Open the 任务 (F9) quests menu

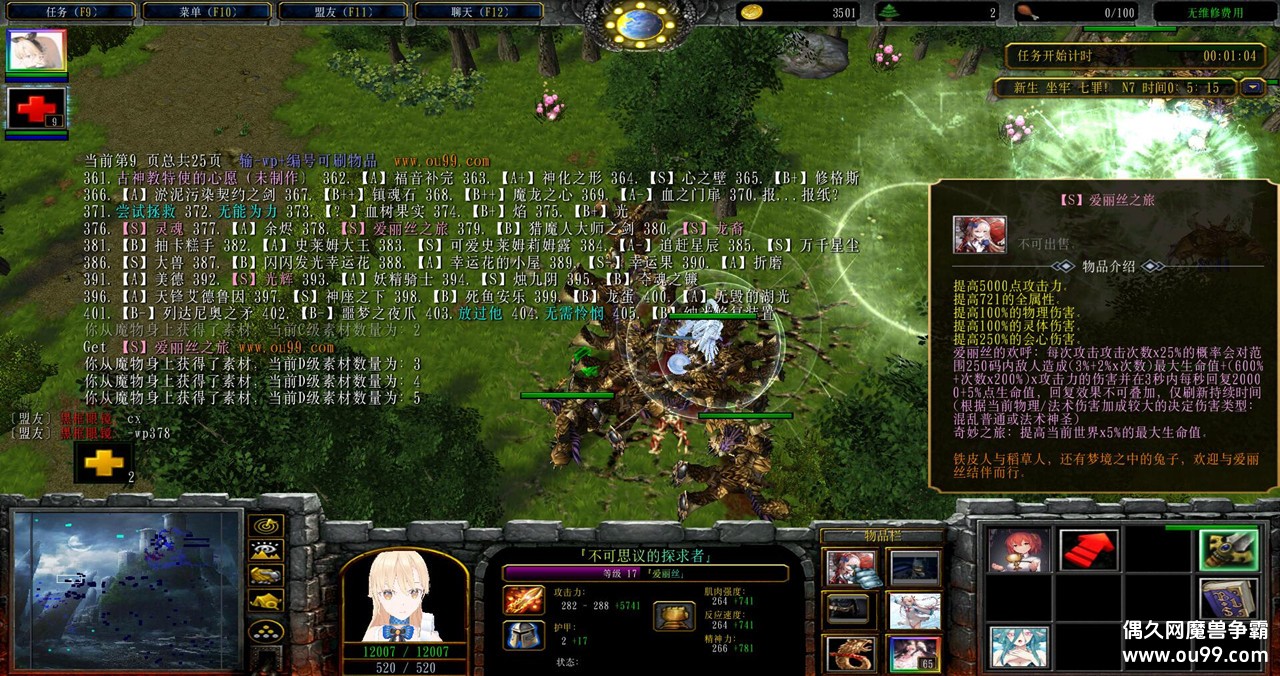68,12
